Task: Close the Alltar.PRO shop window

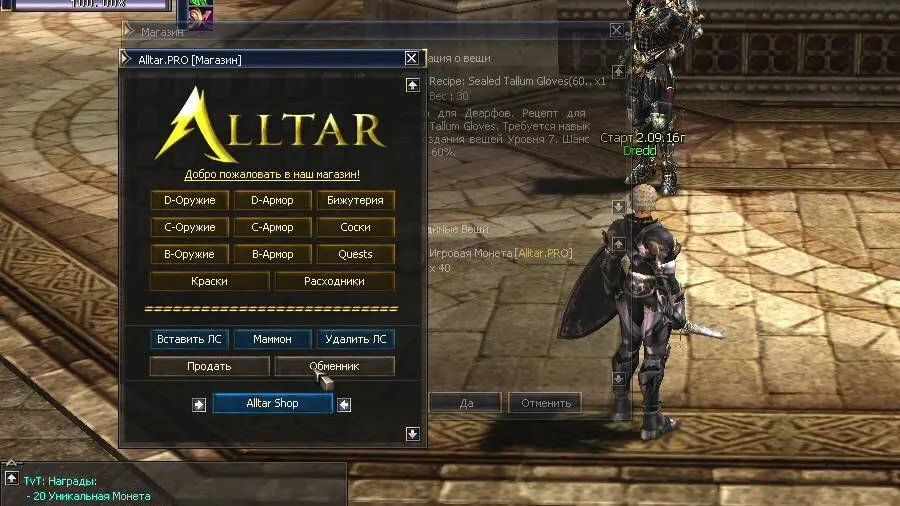Action: coord(412,59)
